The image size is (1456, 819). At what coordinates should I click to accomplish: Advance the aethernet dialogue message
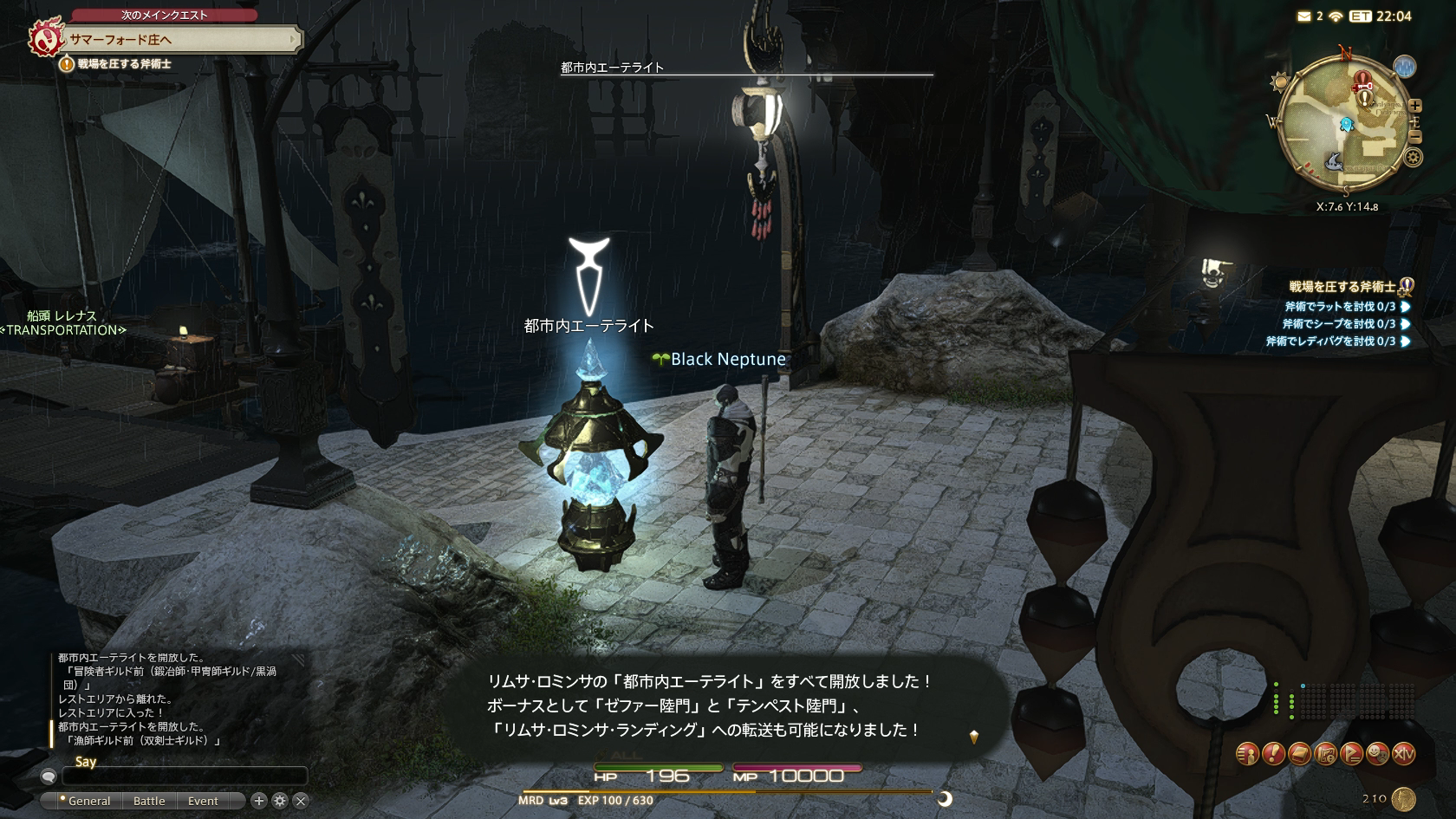point(973,737)
